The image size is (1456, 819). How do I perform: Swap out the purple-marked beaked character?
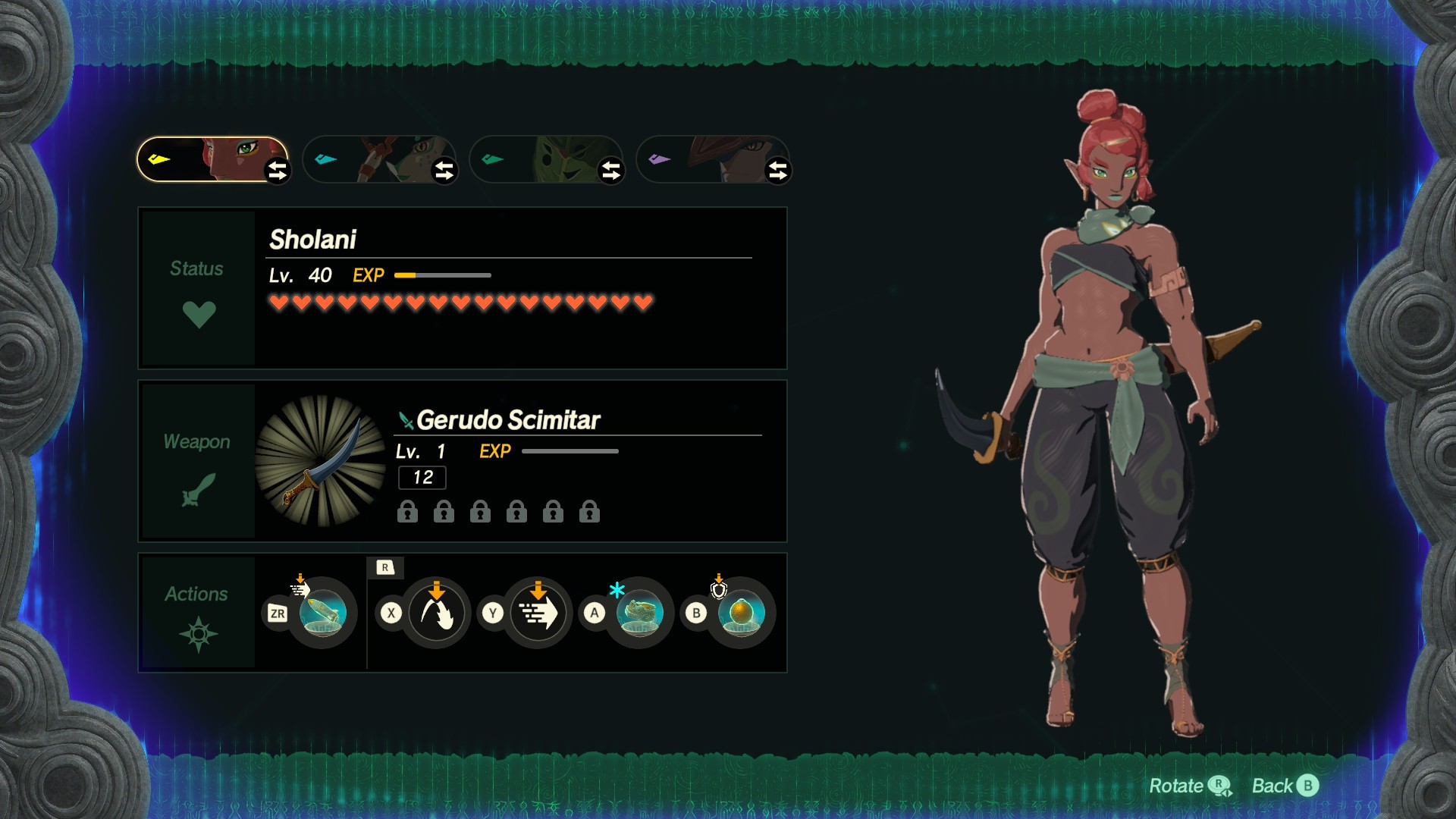pos(778,171)
